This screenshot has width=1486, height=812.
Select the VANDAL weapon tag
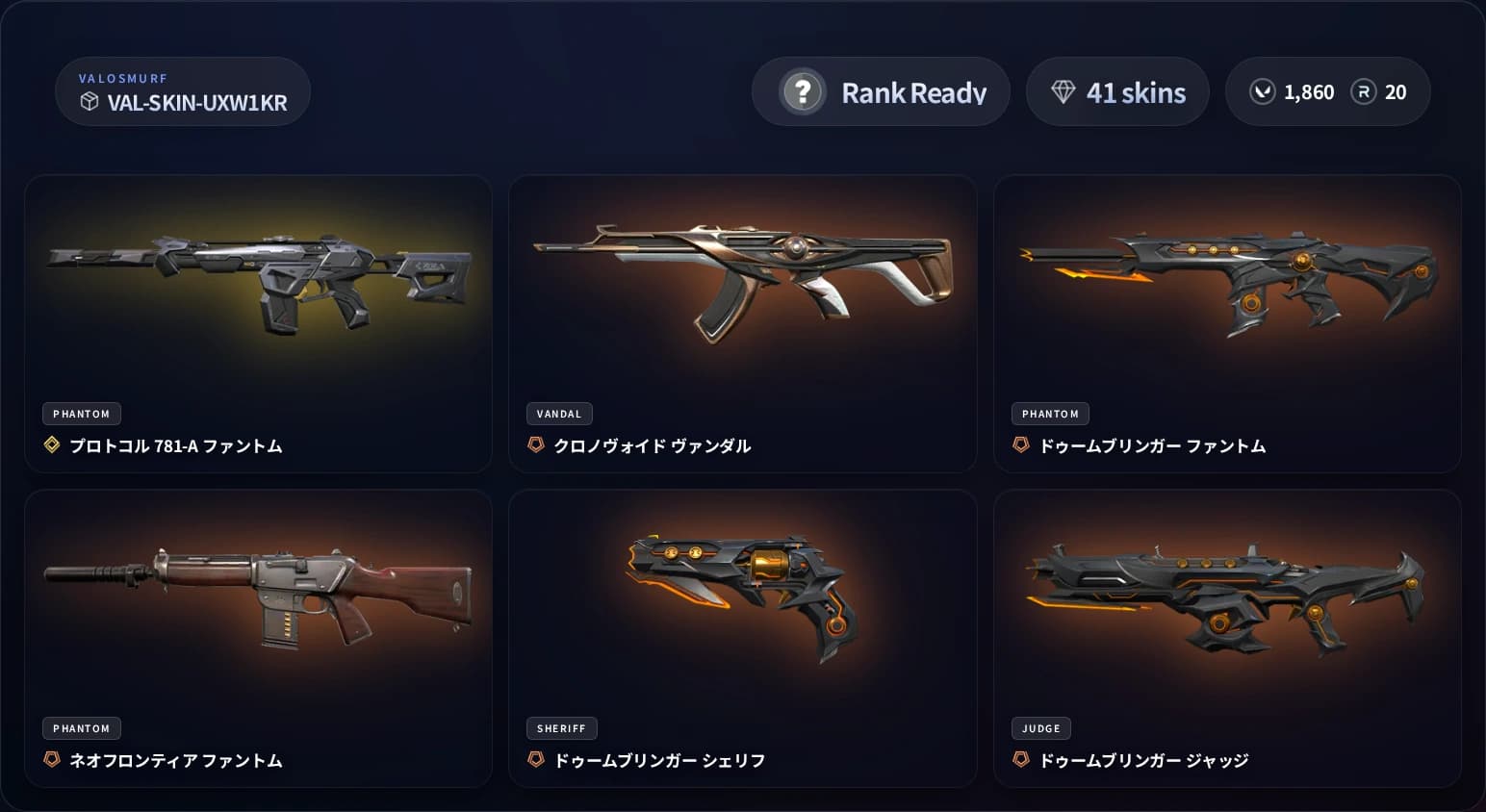(559, 414)
